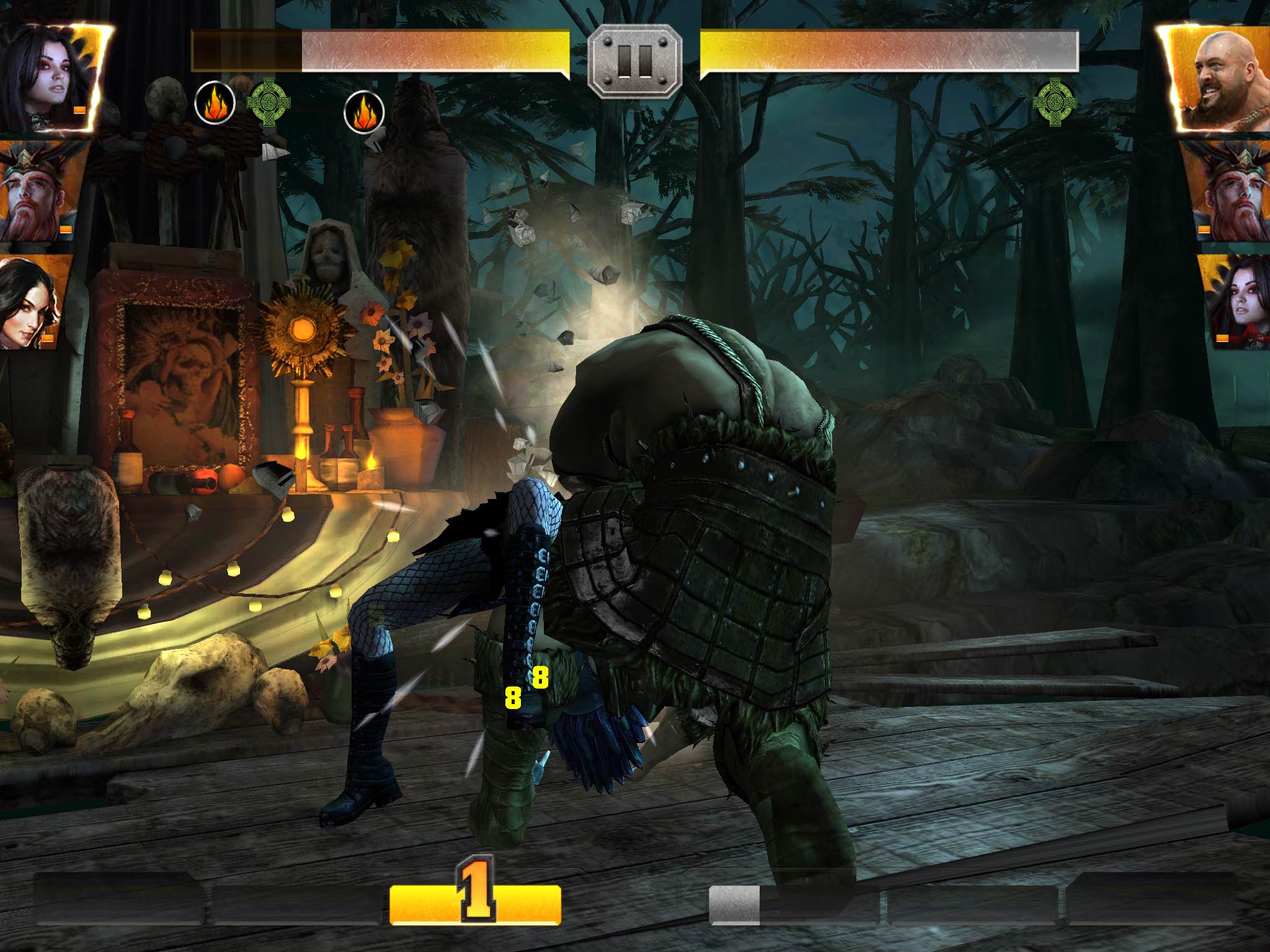1270x952 pixels.
Task: Tag in your brunette woman teammate on the bench
Action: pyautogui.click(x=32, y=303)
